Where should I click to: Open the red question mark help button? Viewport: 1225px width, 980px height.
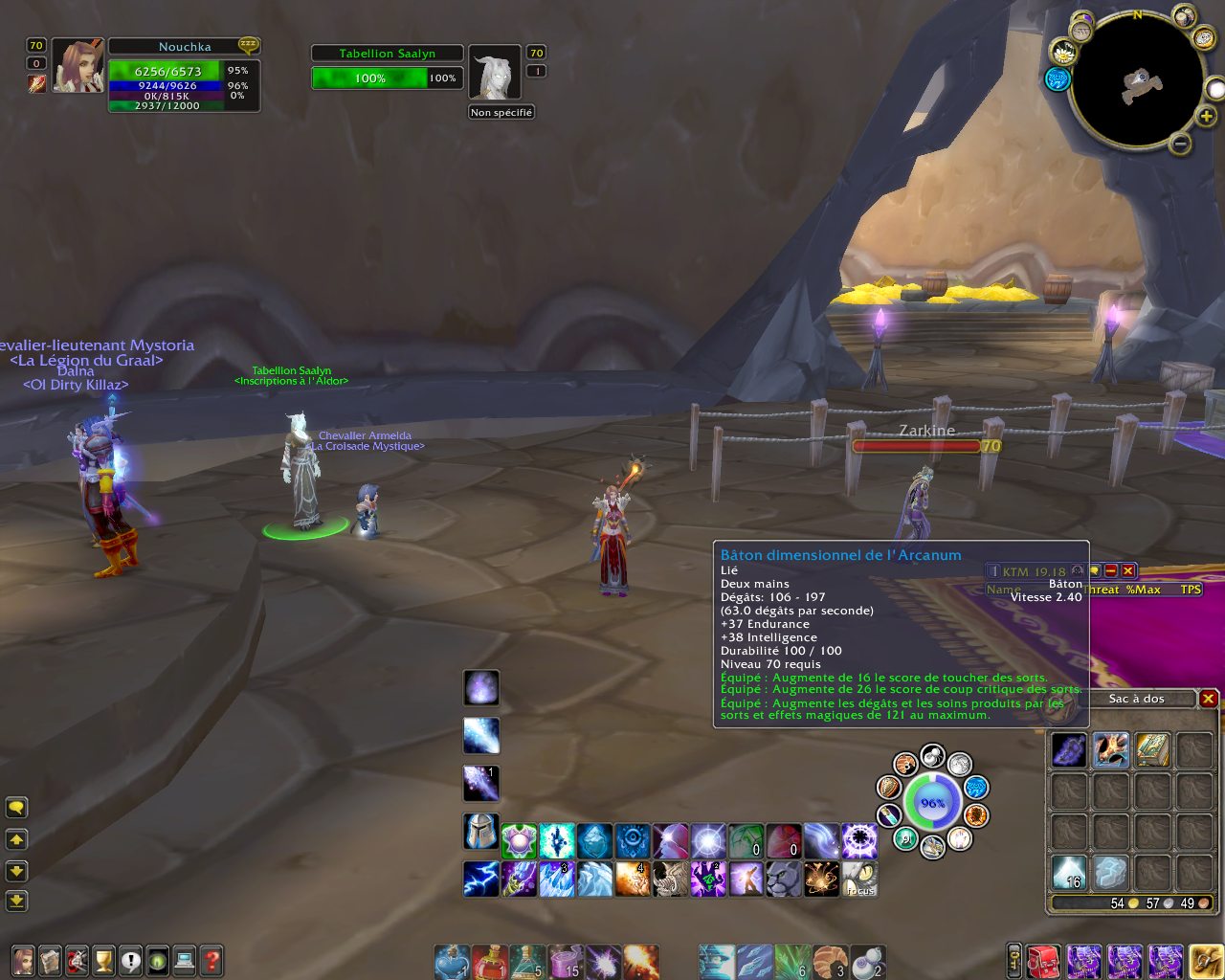click(212, 959)
